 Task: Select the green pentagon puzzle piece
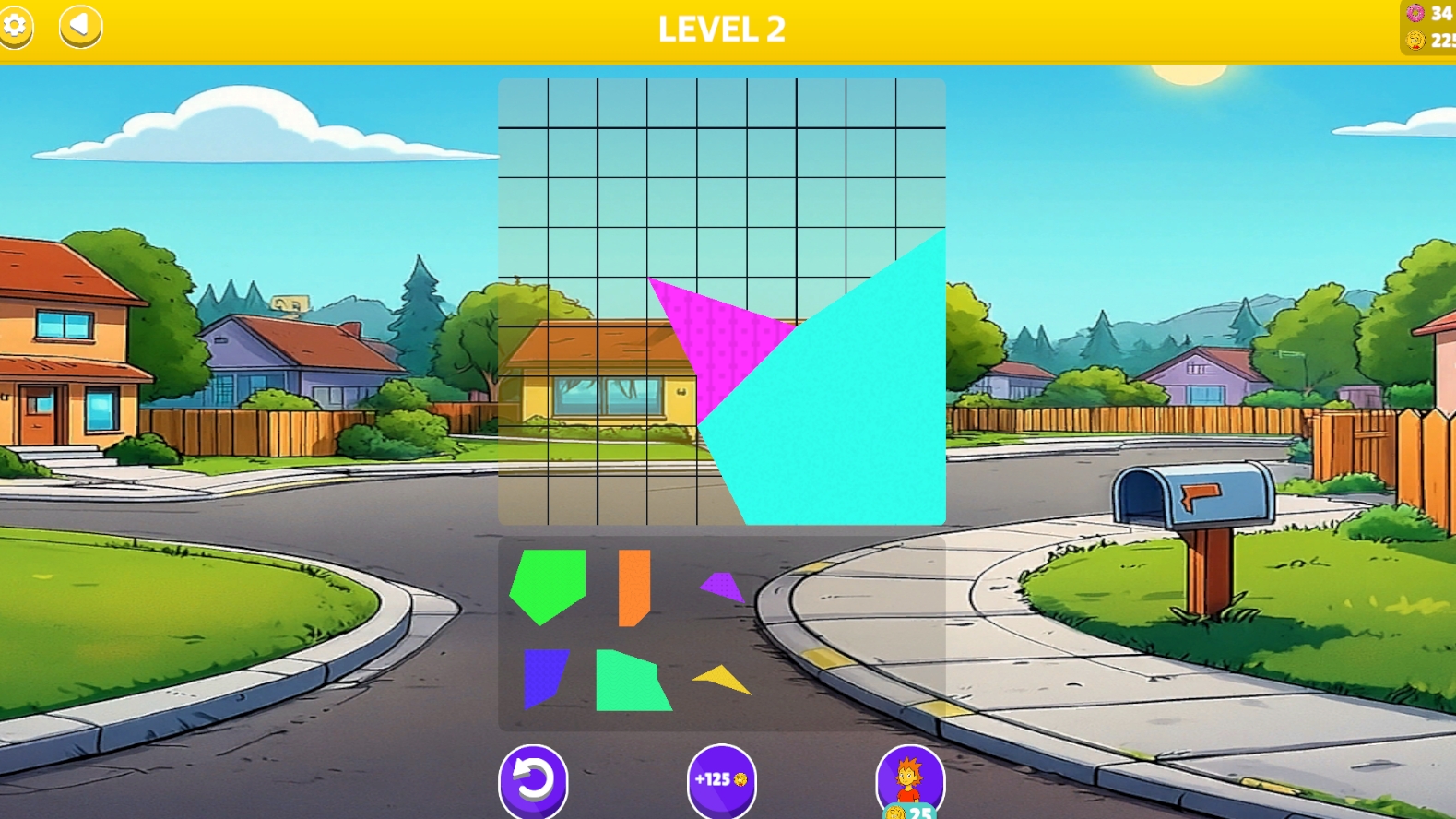547,581
